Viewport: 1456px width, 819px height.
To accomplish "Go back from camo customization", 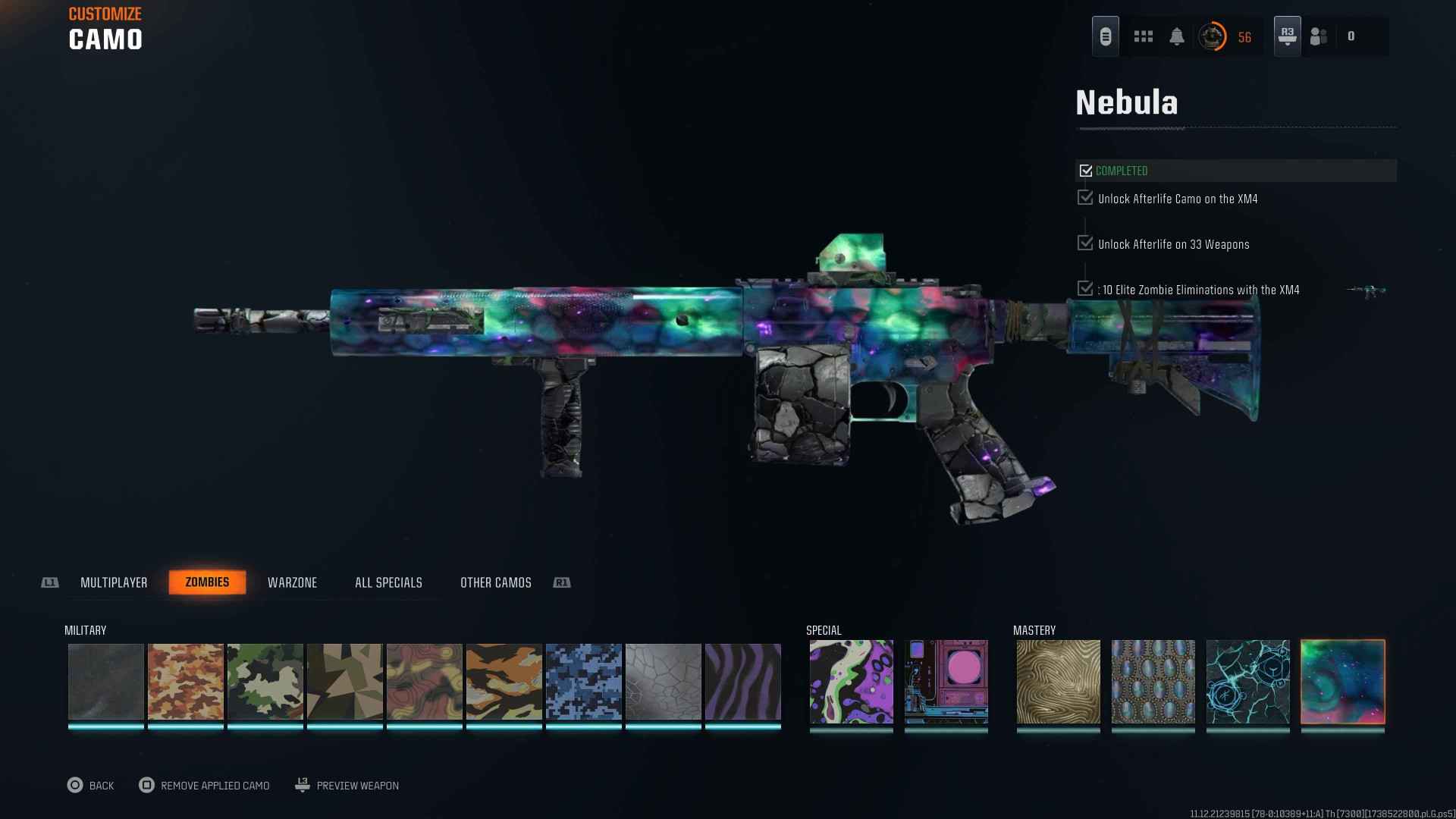I will coord(90,786).
